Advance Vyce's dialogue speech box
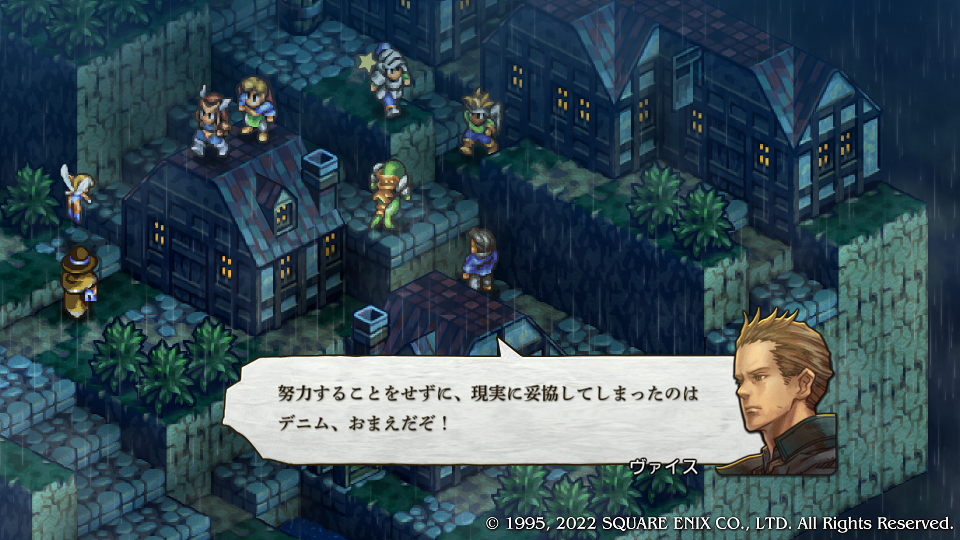This screenshot has width=960, height=540. click(x=480, y=408)
